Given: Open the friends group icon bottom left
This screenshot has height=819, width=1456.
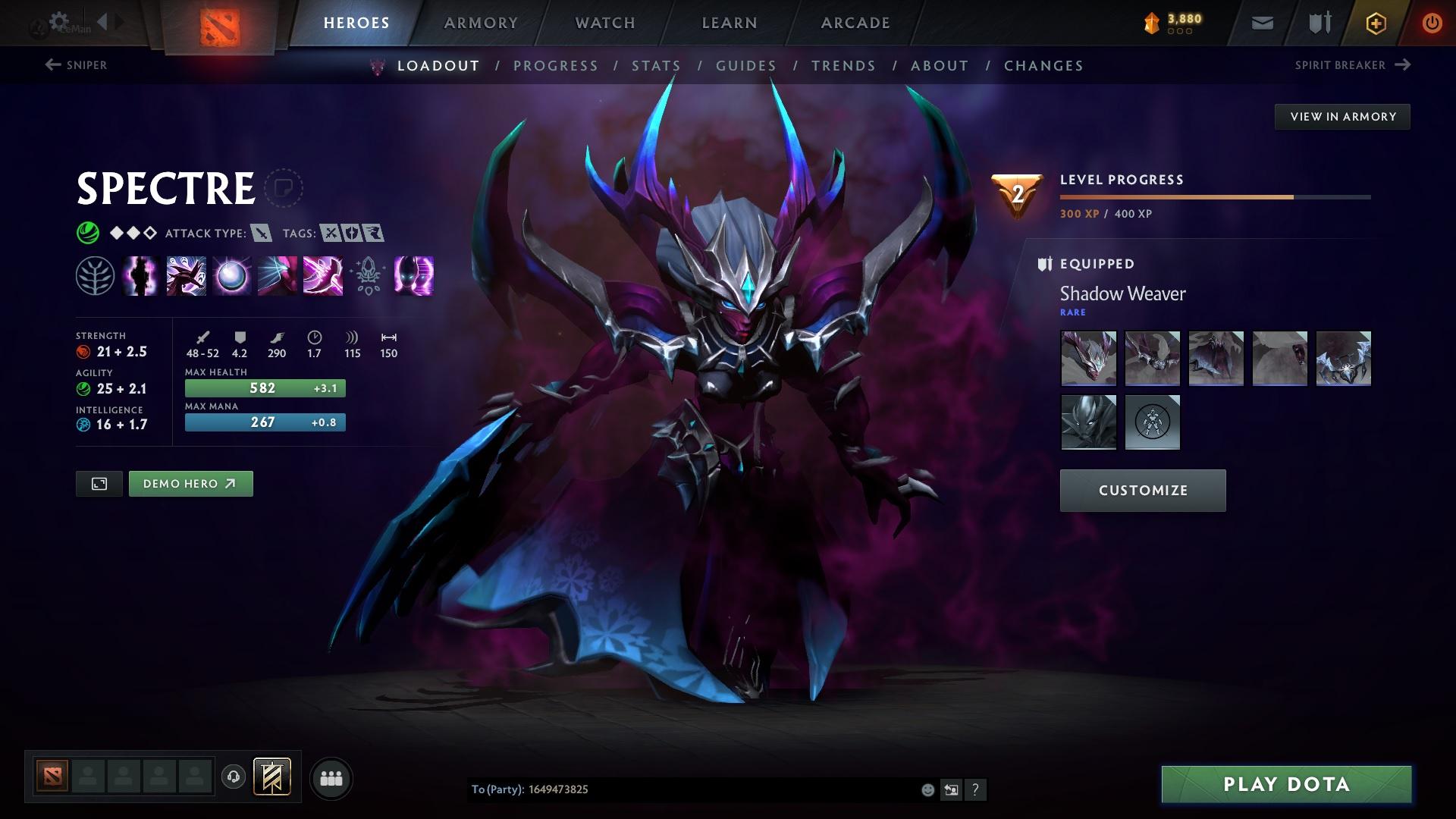Looking at the screenshot, I should pyautogui.click(x=331, y=777).
